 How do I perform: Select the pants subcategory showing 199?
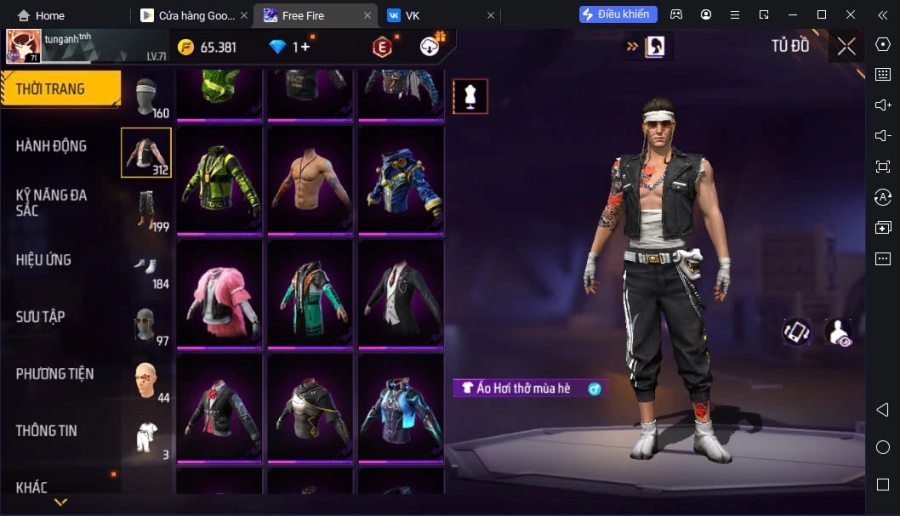147,210
